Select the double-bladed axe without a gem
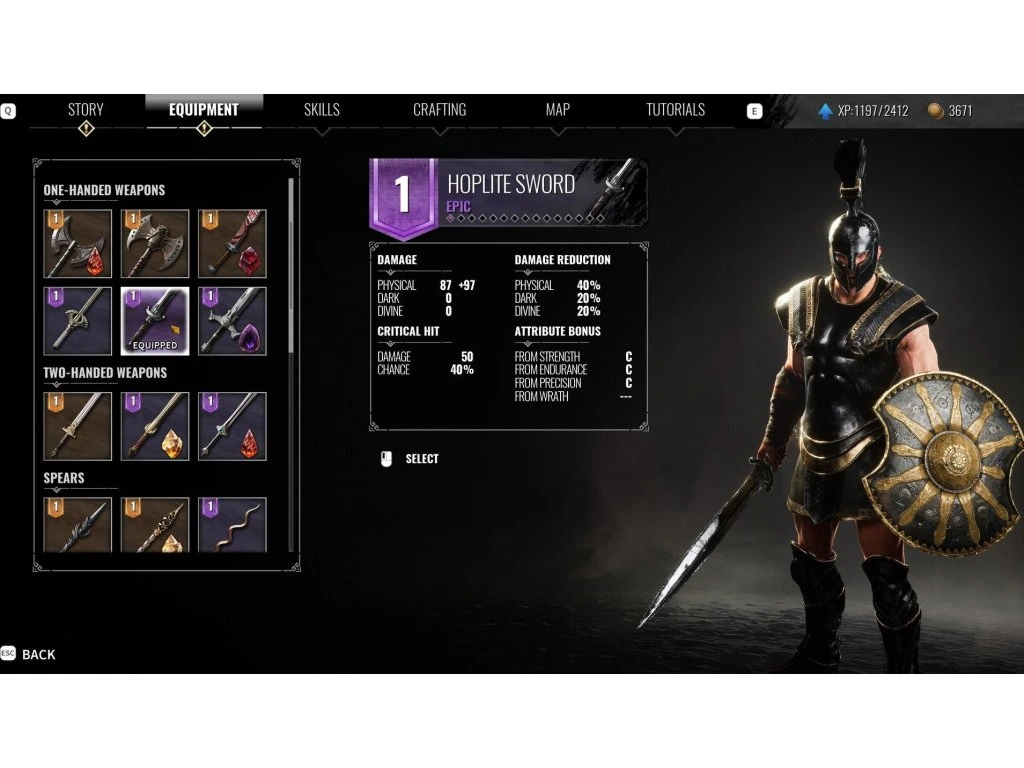 (x=155, y=243)
